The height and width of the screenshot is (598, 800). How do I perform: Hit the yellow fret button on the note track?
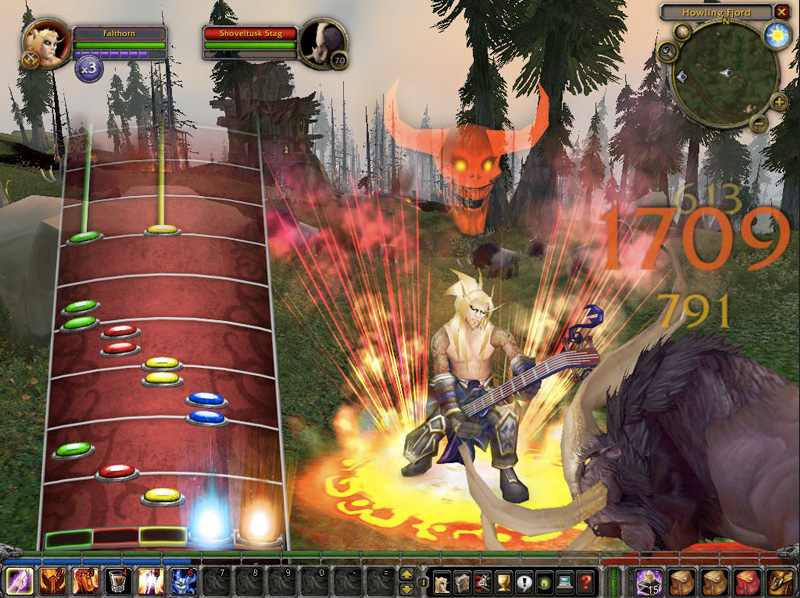(x=163, y=536)
